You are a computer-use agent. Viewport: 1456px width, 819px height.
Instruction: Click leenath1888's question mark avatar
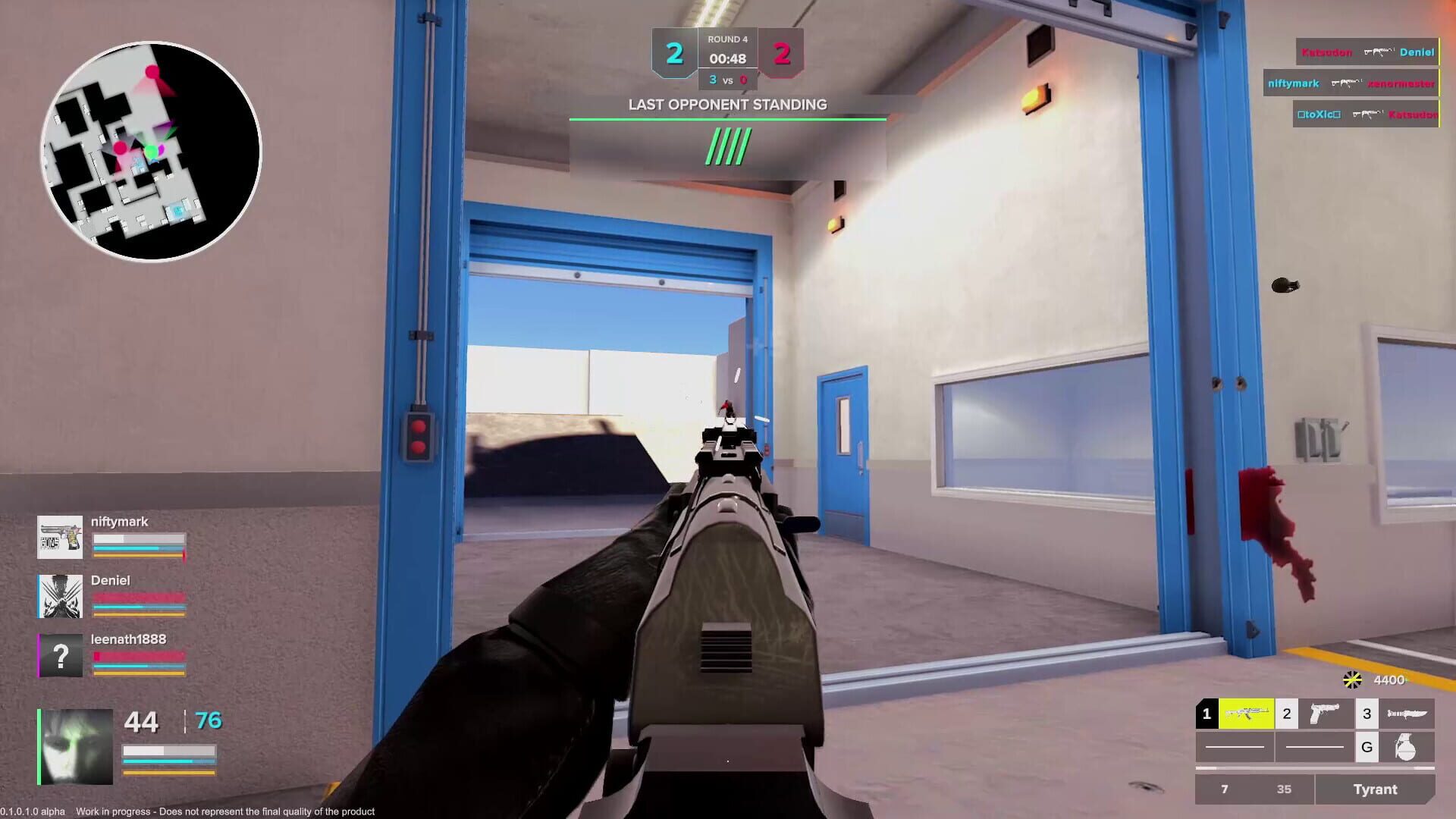click(x=60, y=656)
